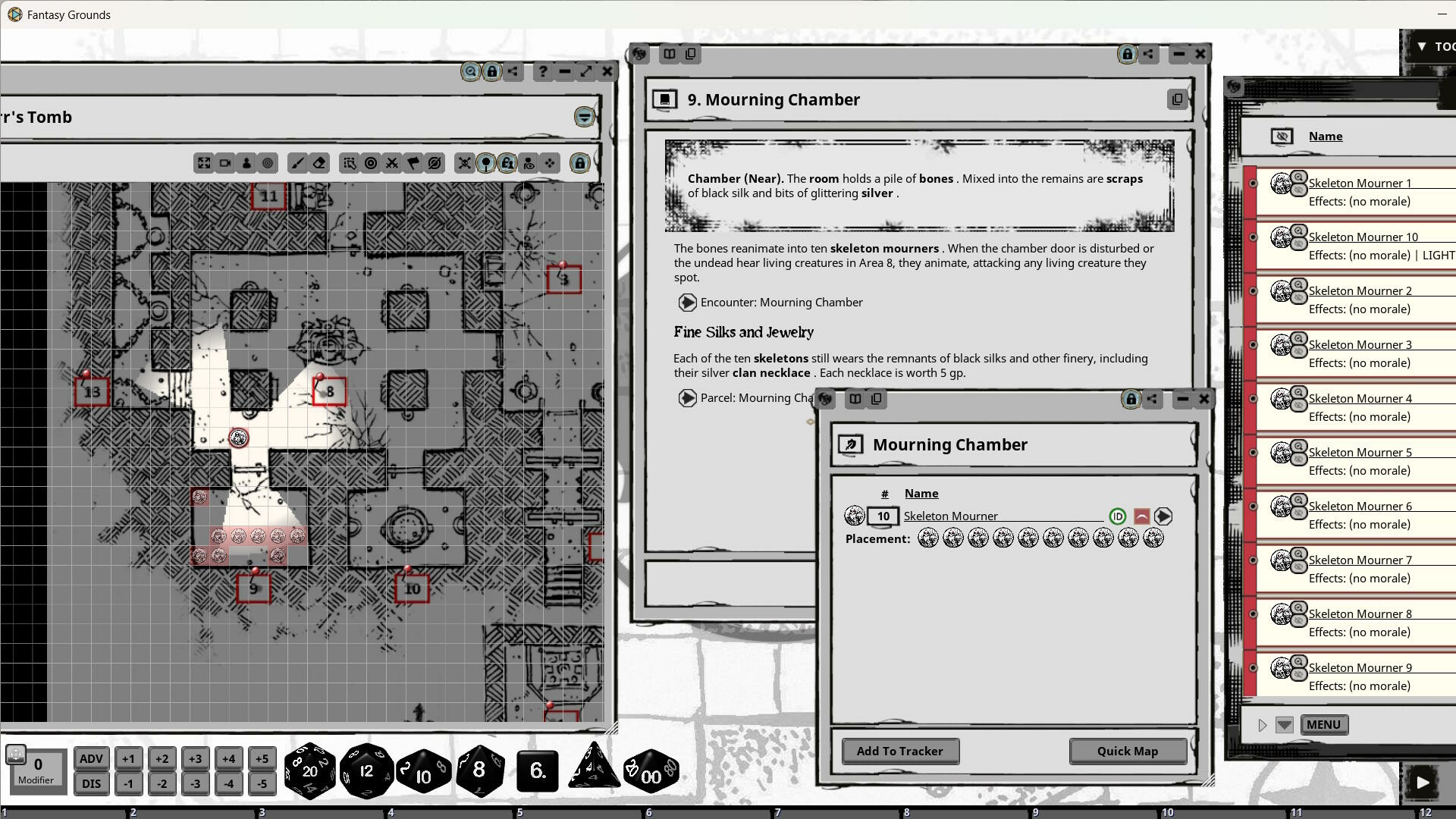The width and height of the screenshot is (1456, 819).
Task: Select the eraser tool on the map toolbar
Action: pos(320,163)
